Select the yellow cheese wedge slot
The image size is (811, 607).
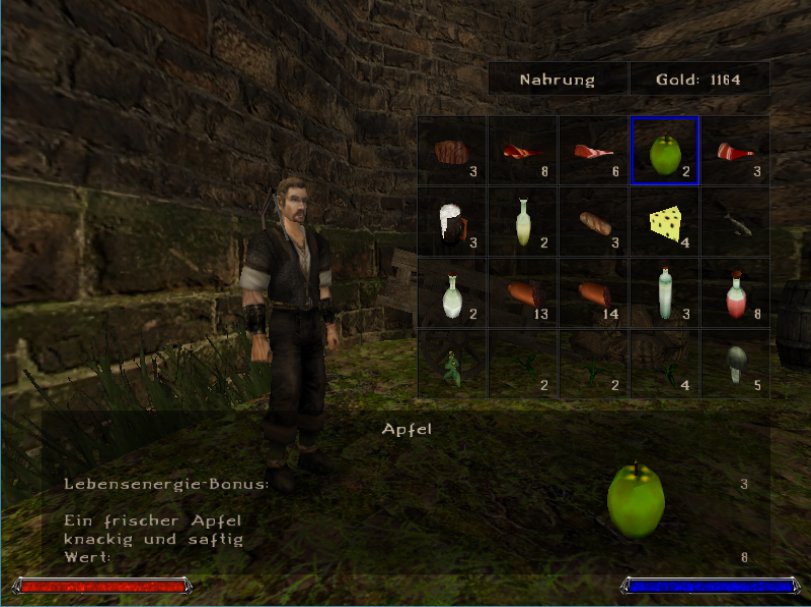pos(664,221)
